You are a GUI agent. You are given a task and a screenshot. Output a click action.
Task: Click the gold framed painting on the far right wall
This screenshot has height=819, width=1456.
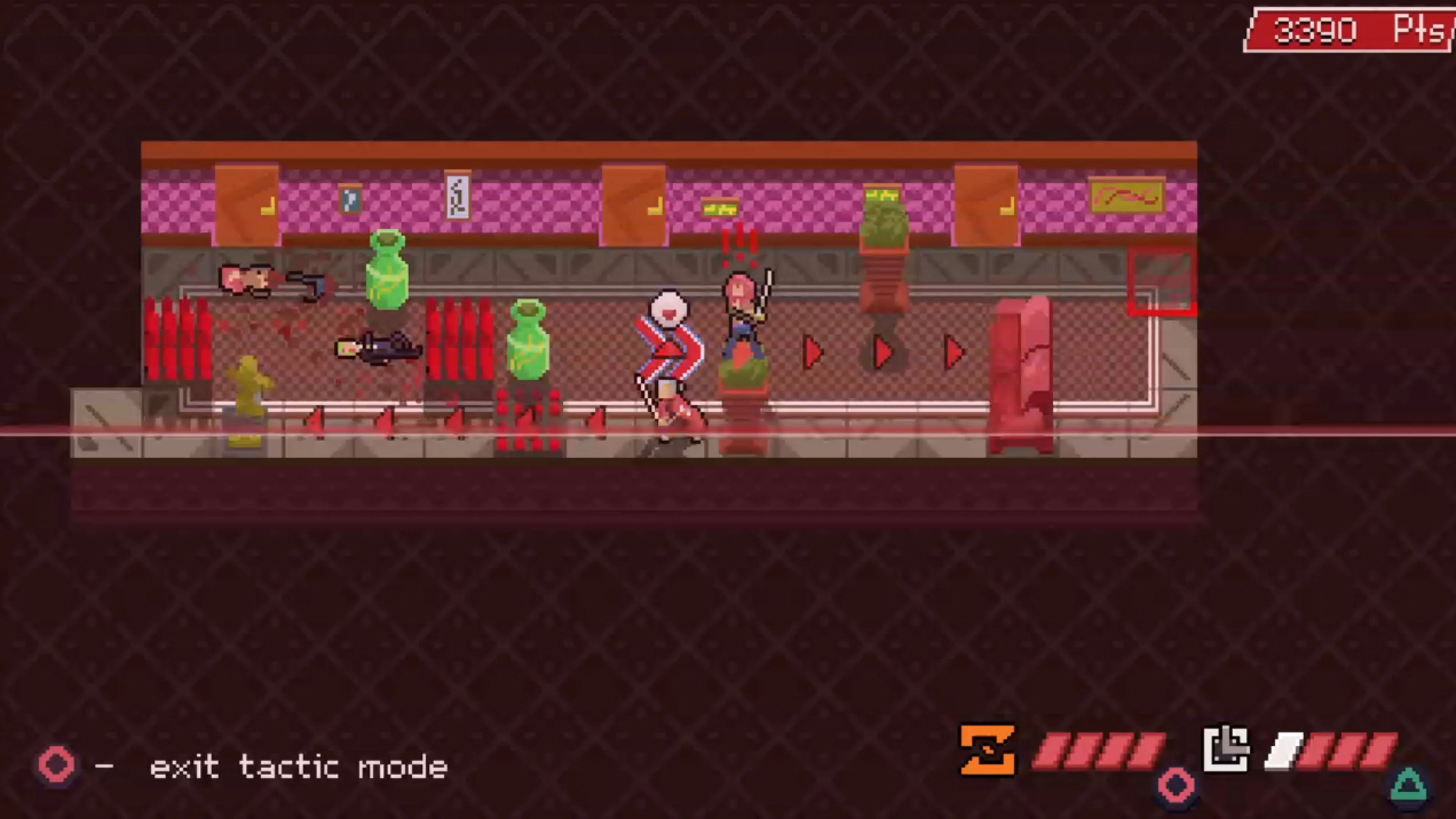coord(1127,195)
